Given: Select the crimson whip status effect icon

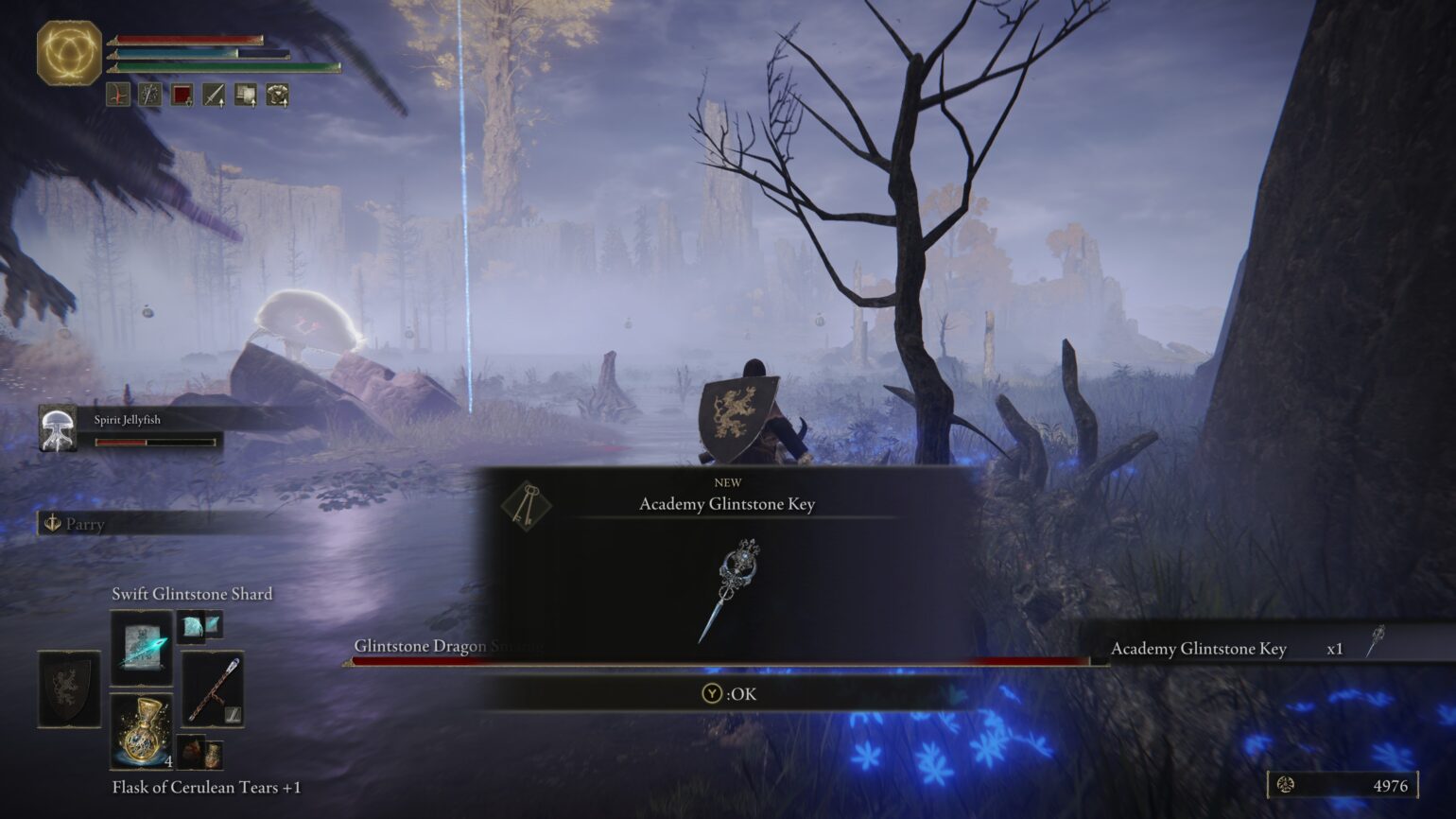Looking at the screenshot, I should click(x=118, y=96).
